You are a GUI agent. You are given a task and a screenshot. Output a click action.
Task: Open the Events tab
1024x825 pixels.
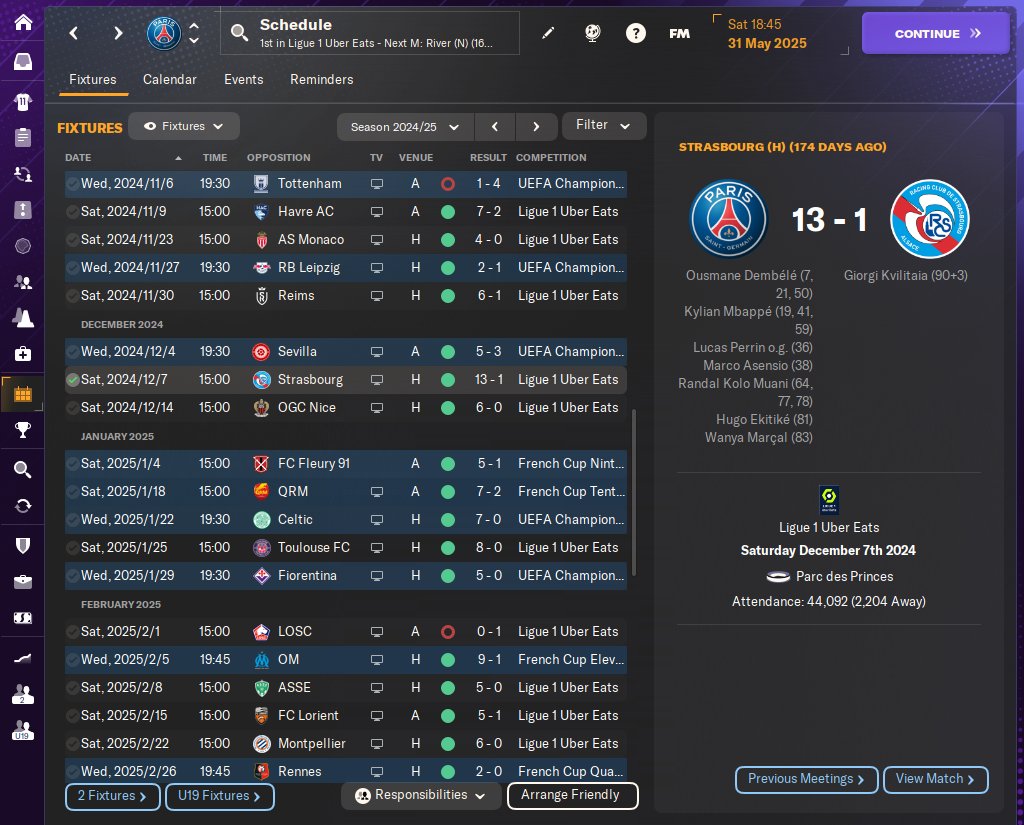[x=243, y=79]
